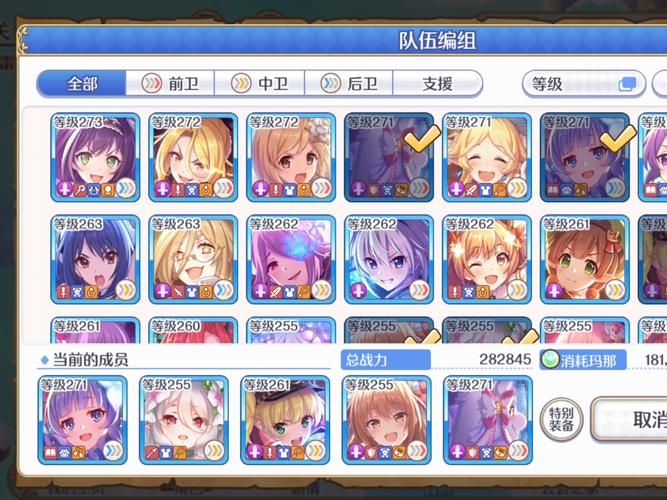Screen dimensions: 667x500
Task: Pick the level 262 pink-haired character with blue flower
Action: (290, 260)
